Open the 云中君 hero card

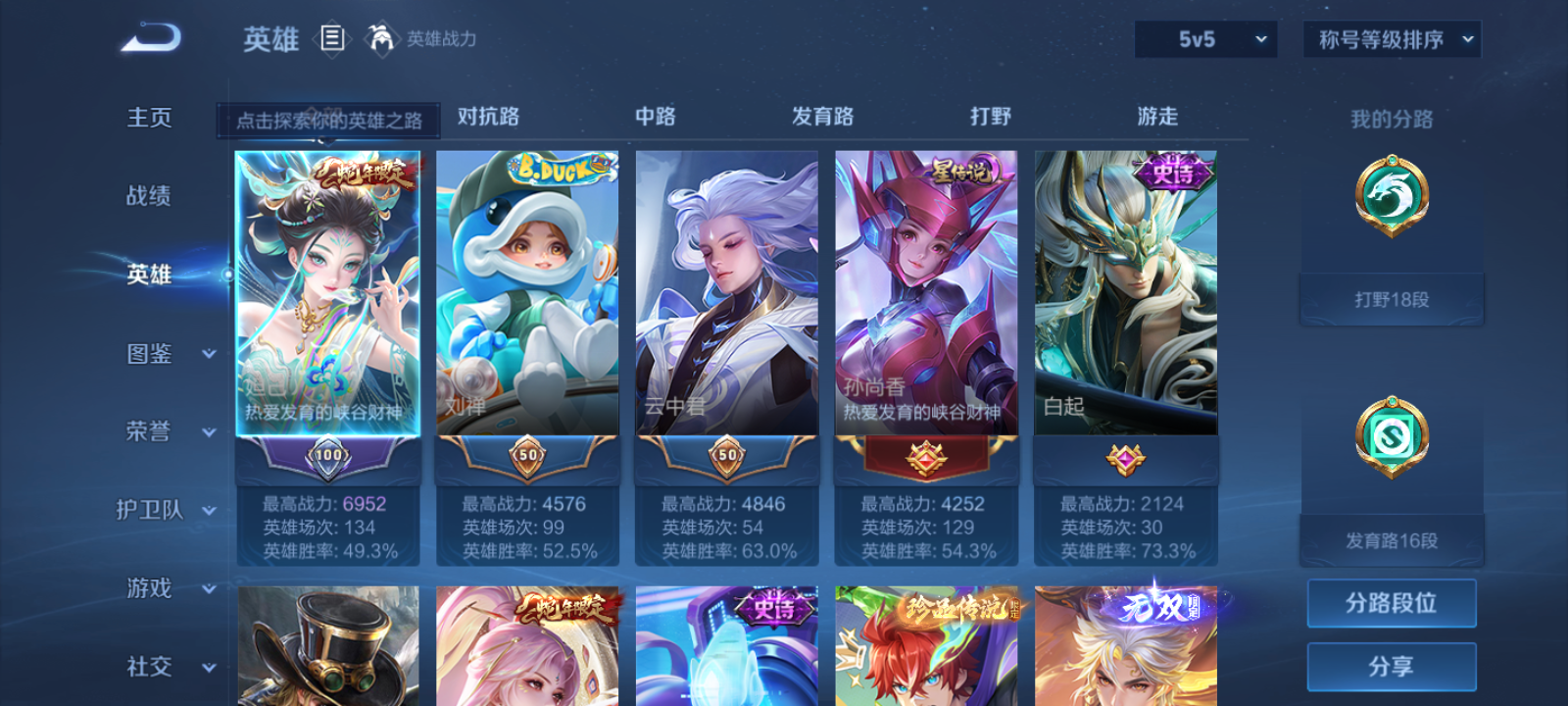[x=725, y=294]
